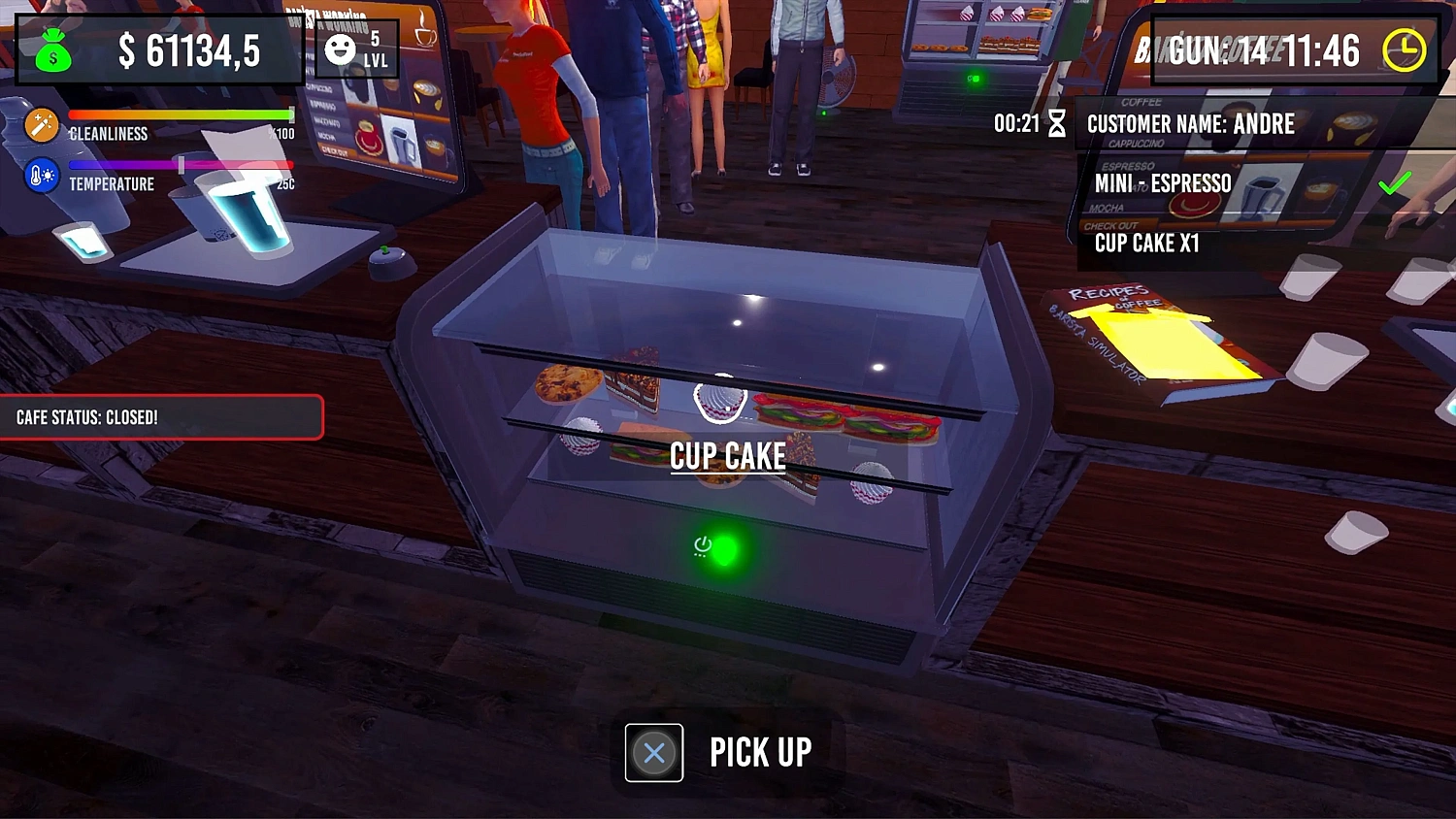Select the smiley face level 5 icon
The image size is (1456, 819).
click(338, 47)
